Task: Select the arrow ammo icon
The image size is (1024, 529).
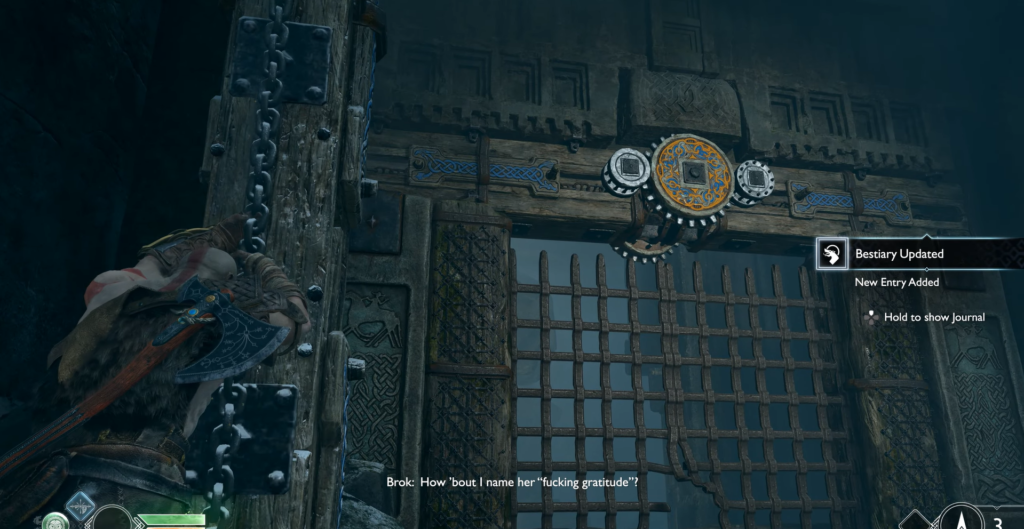Action: click(x=960, y=517)
